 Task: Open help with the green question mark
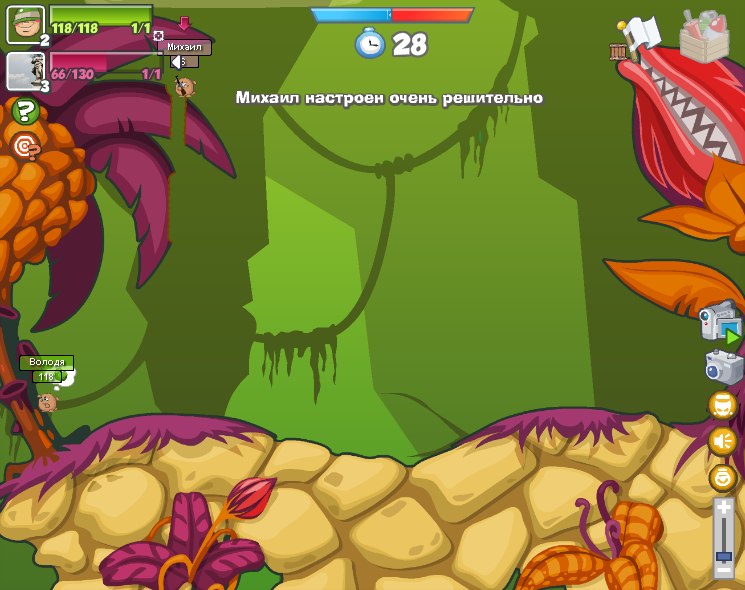click(25, 111)
